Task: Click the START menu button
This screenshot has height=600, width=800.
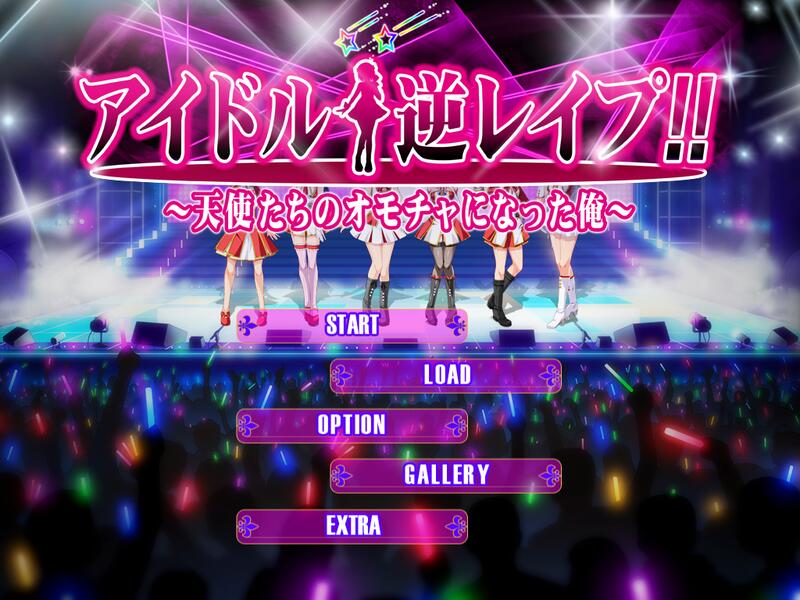Action: 352,324
